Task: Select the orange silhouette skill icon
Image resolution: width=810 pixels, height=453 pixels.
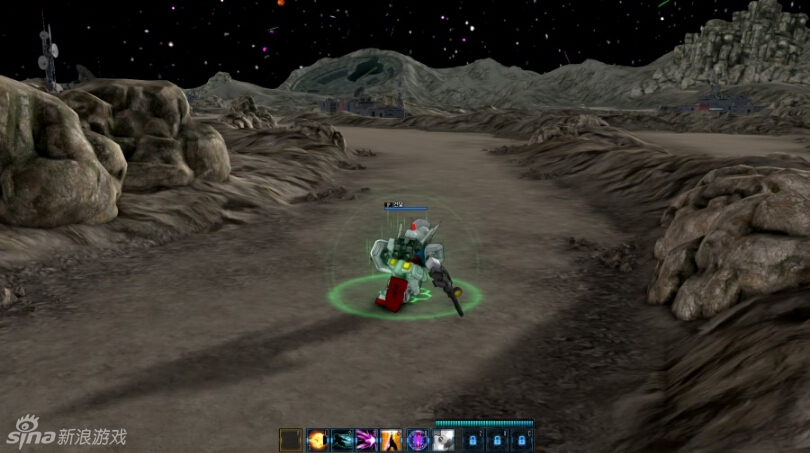Action: pos(392,440)
